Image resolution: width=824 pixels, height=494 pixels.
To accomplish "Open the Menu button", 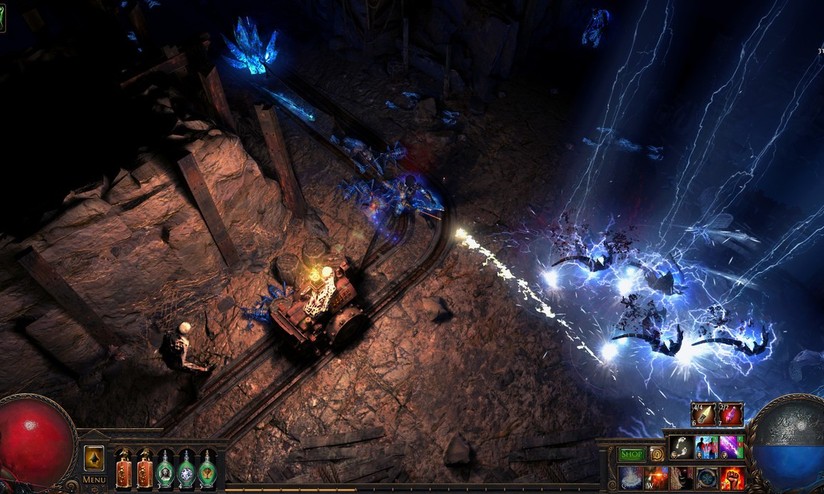I will tap(94, 479).
